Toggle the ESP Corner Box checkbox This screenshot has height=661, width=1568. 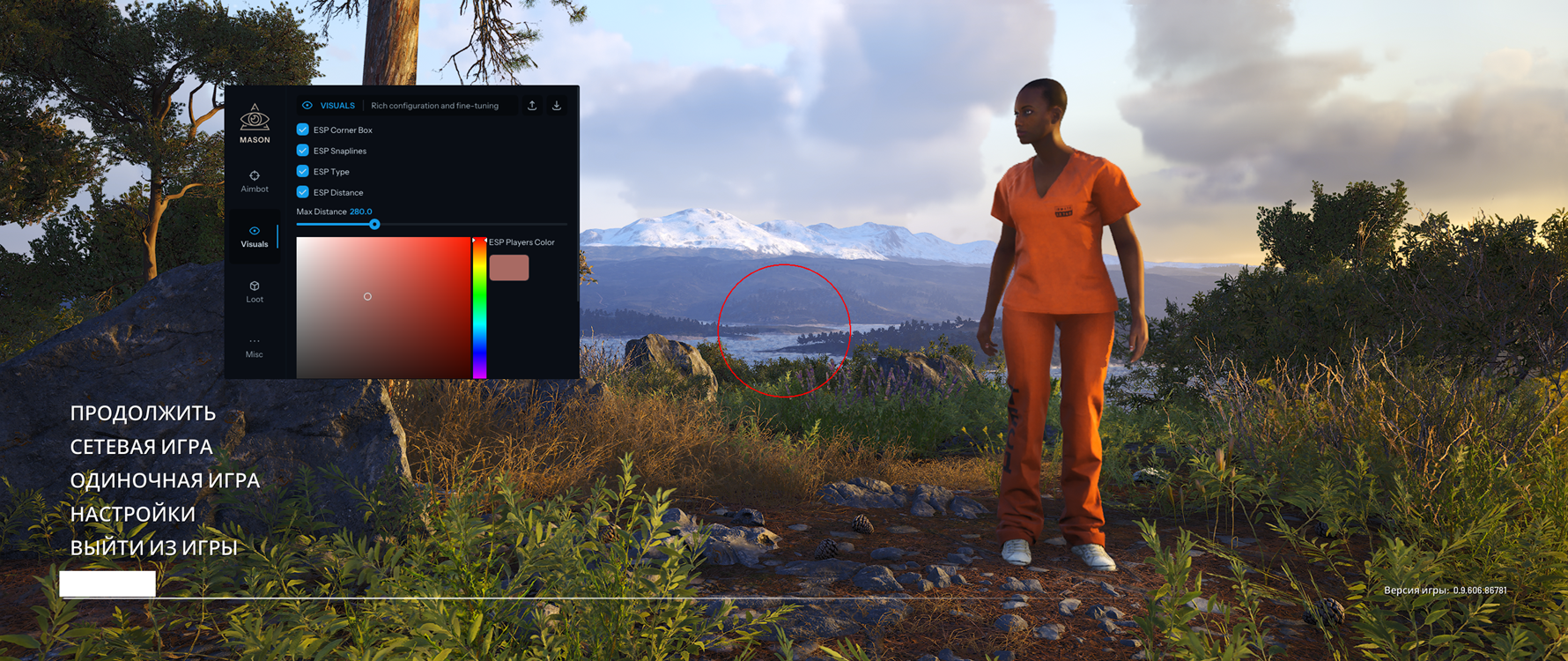click(303, 130)
